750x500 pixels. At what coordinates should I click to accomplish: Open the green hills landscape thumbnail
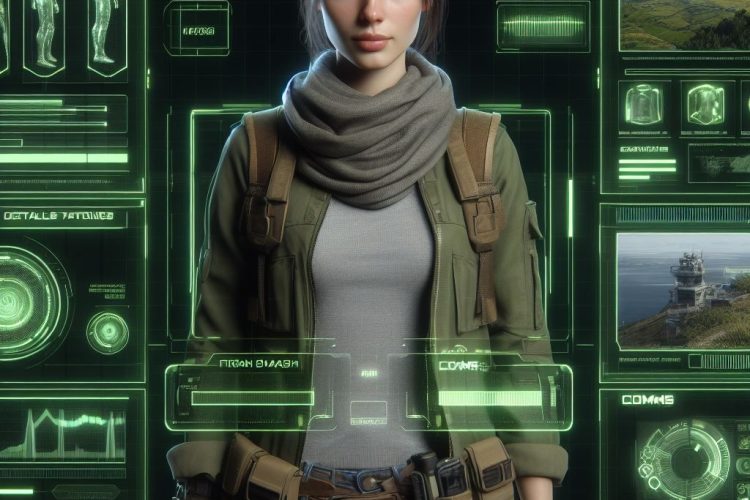tap(685, 24)
